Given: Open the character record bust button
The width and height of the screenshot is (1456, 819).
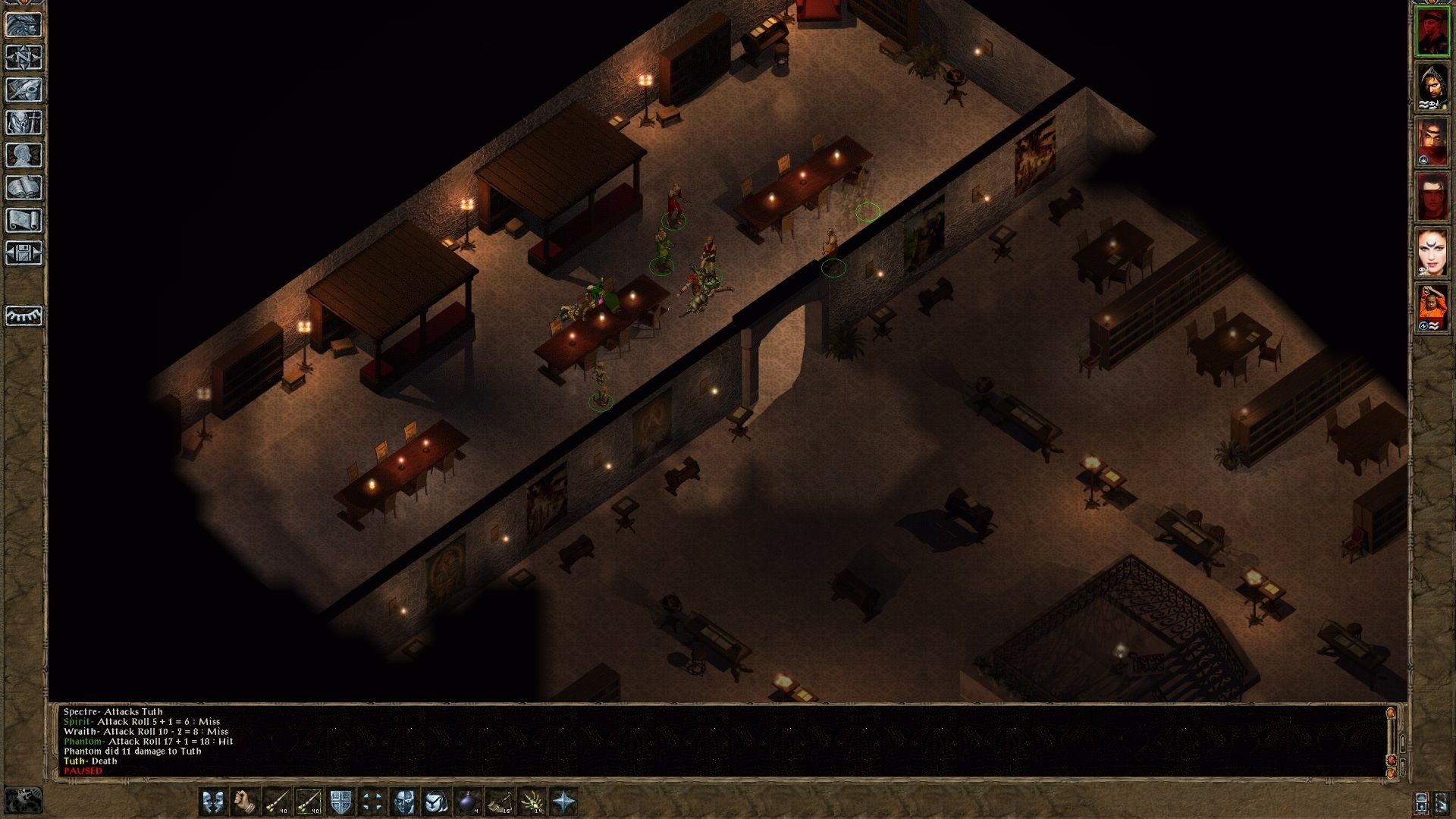Looking at the screenshot, I should point(24,155).
